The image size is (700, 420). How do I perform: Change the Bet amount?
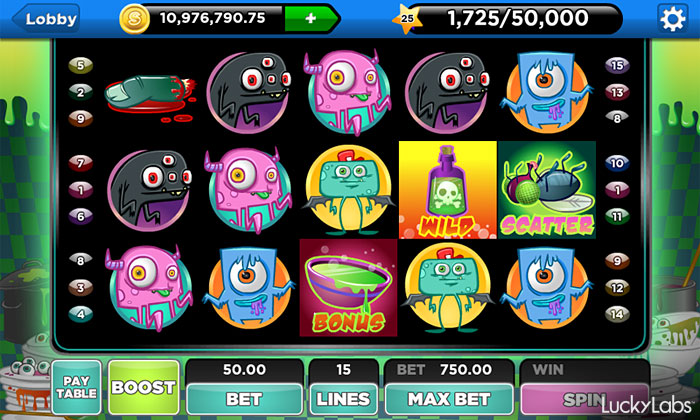(243, 397)
